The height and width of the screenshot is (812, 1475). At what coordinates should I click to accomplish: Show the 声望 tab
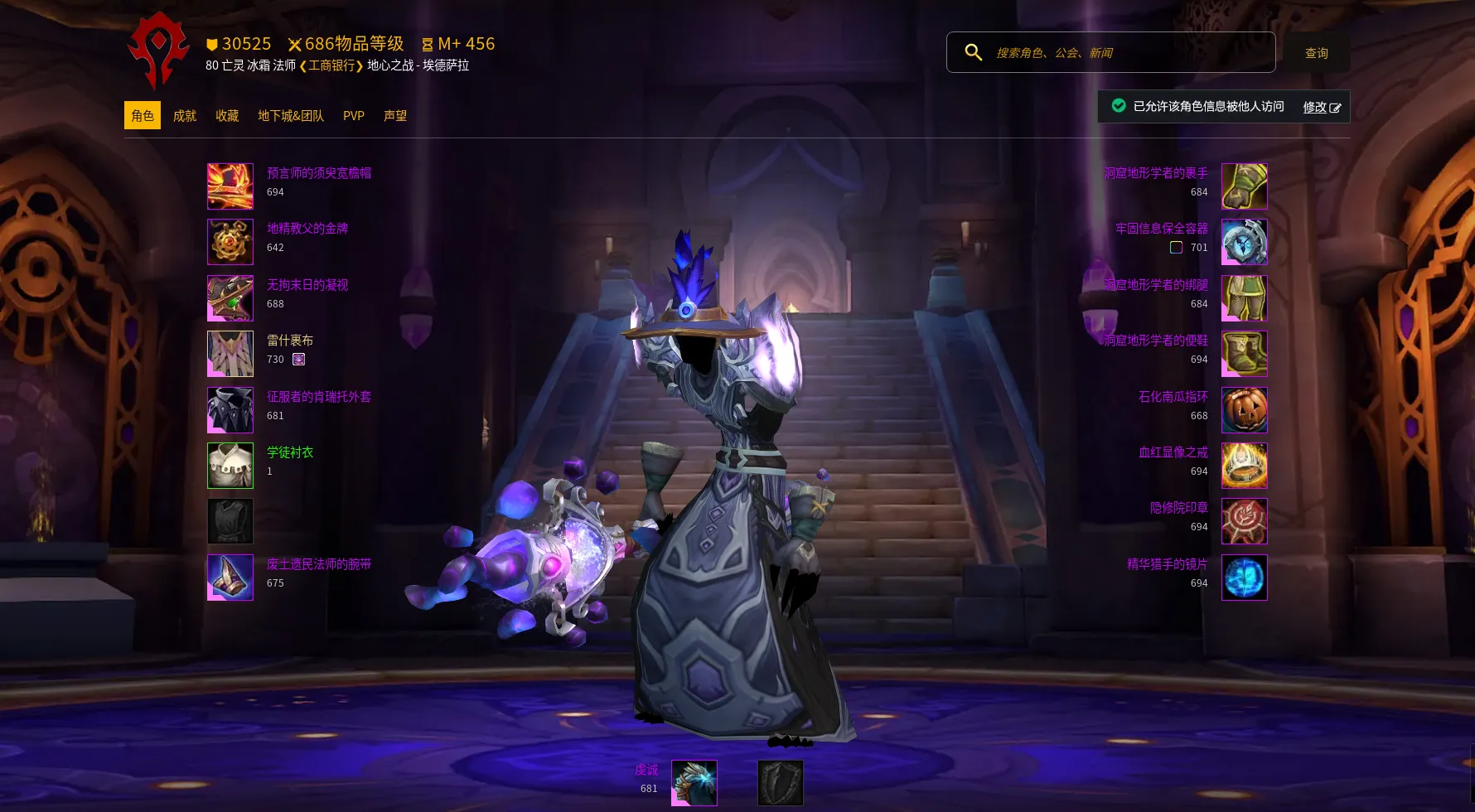395,116
